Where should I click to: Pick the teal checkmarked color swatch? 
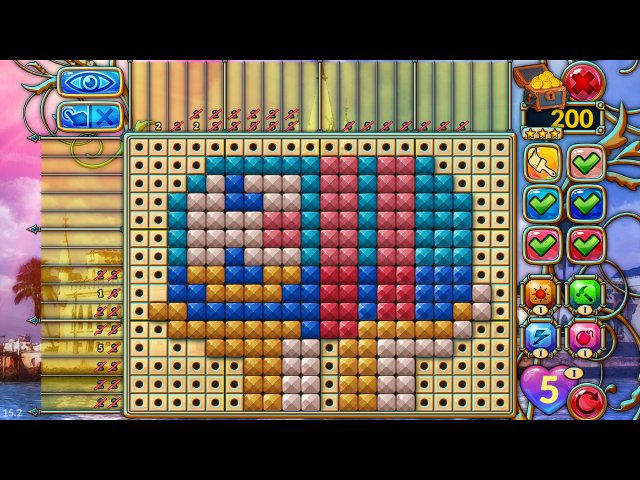point(542,203)
